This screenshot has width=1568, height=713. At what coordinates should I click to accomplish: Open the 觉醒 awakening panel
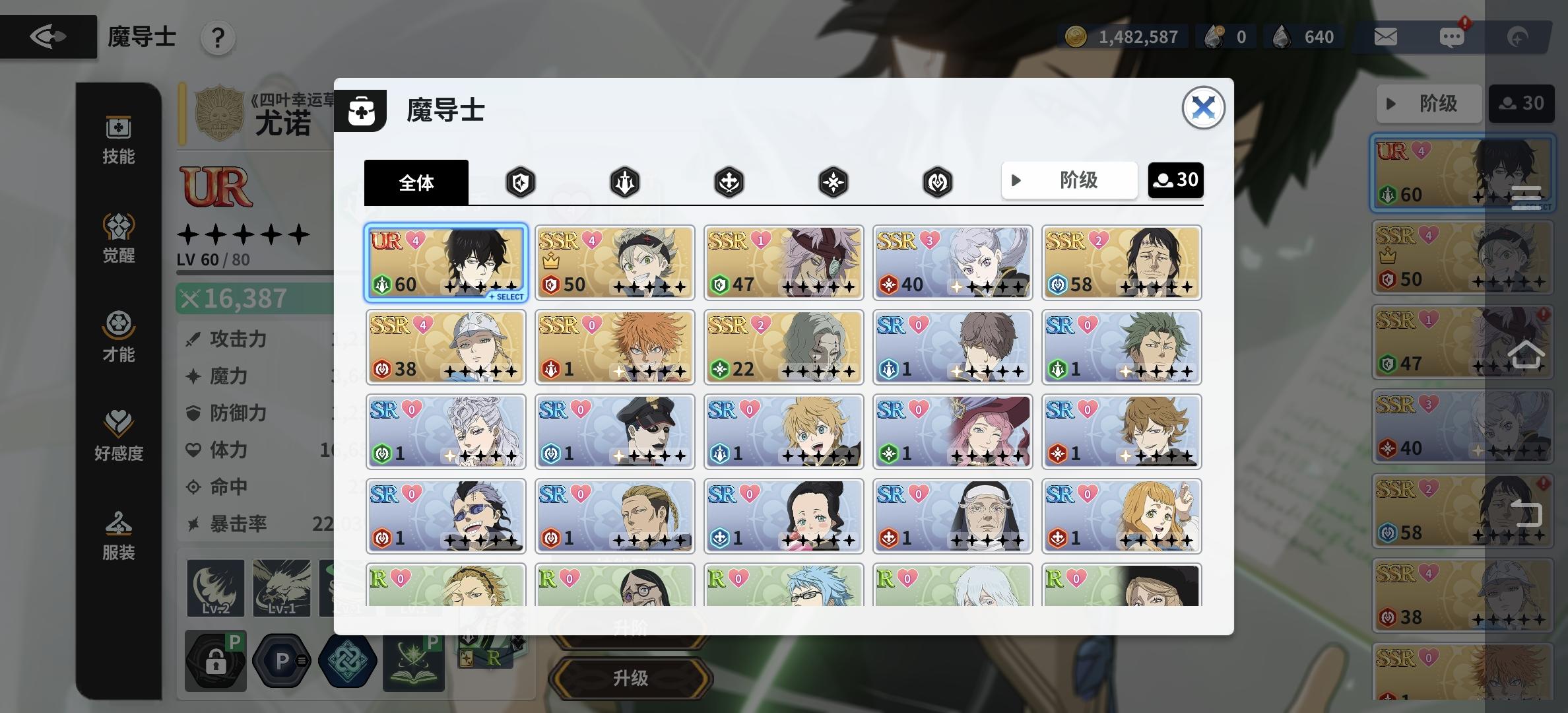coord(117,239)
